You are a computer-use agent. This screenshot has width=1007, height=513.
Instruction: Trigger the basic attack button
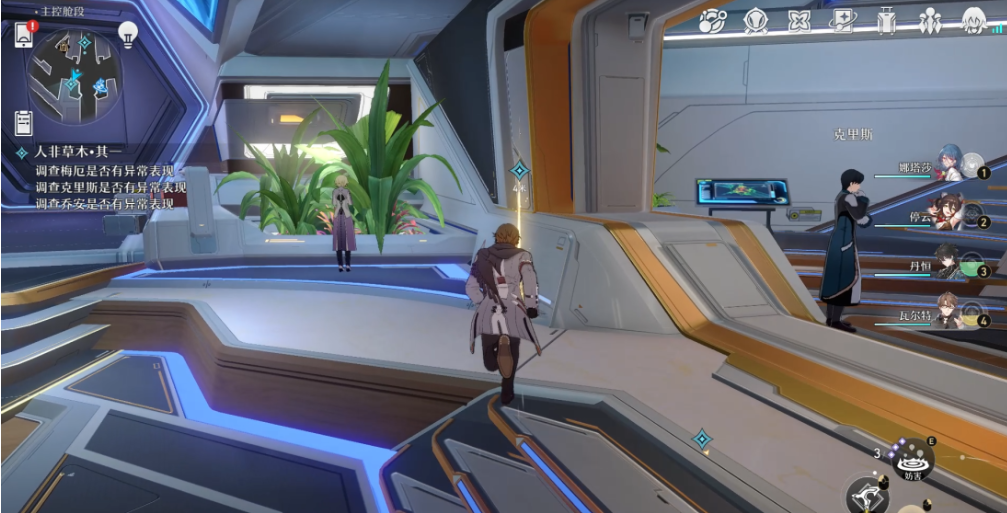[x=866, y=495]
